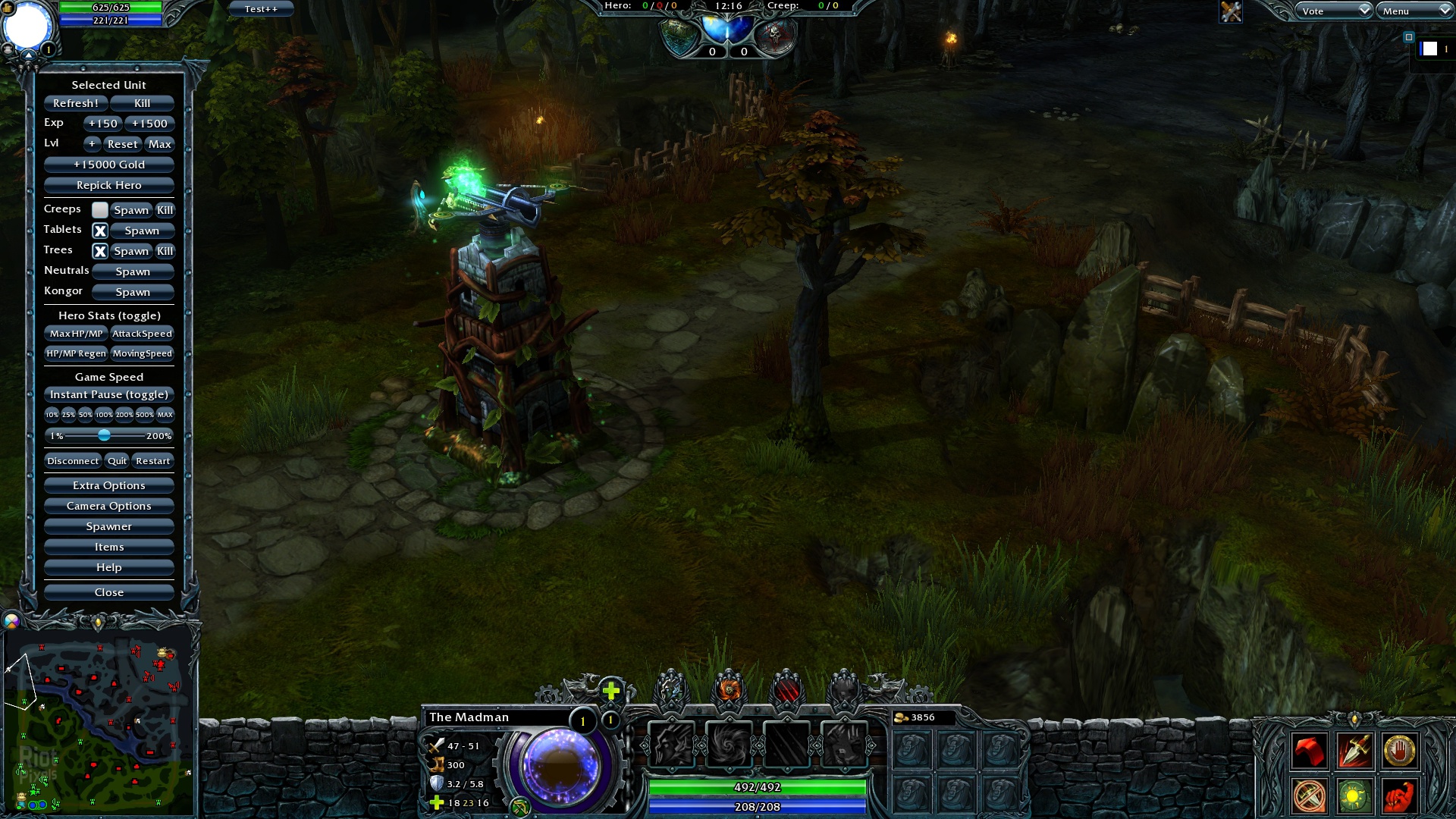Show the Help panel
The width and height of the screenshot is (1456, 819).
coord(109,567)
